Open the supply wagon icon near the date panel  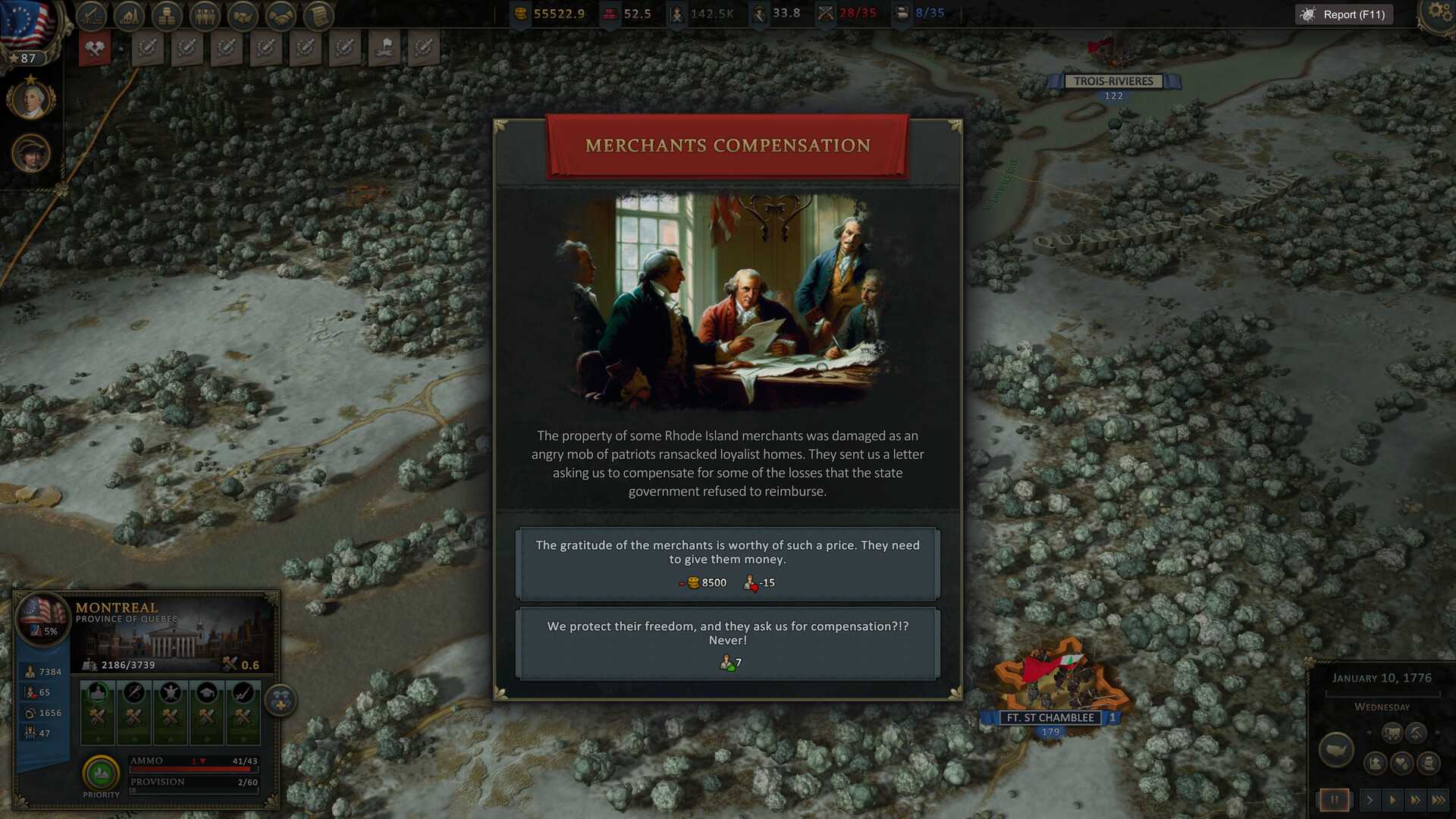pos(1392,733)
